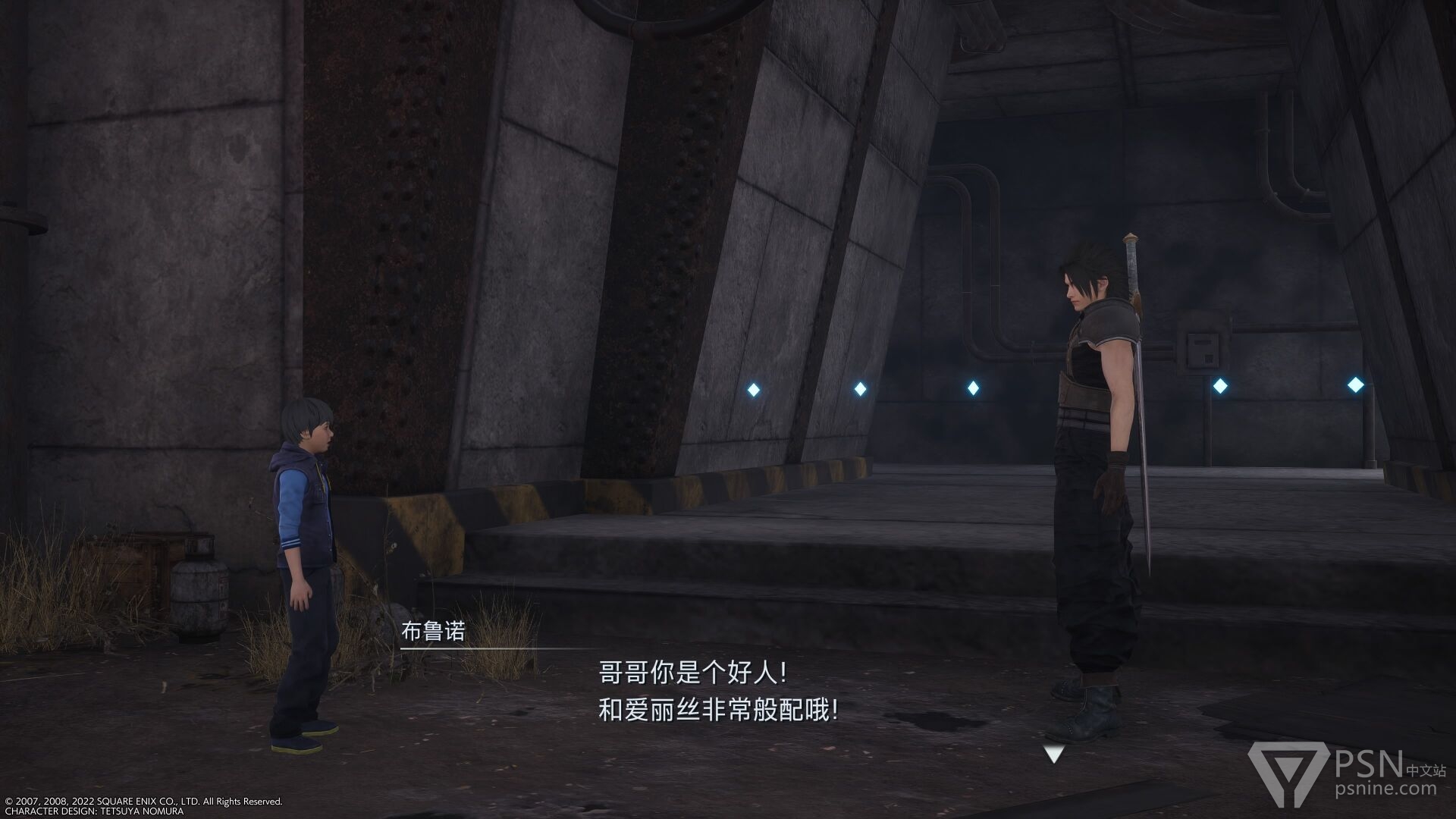Advance dialogue with the white arrow indicator

point(1053,754)
